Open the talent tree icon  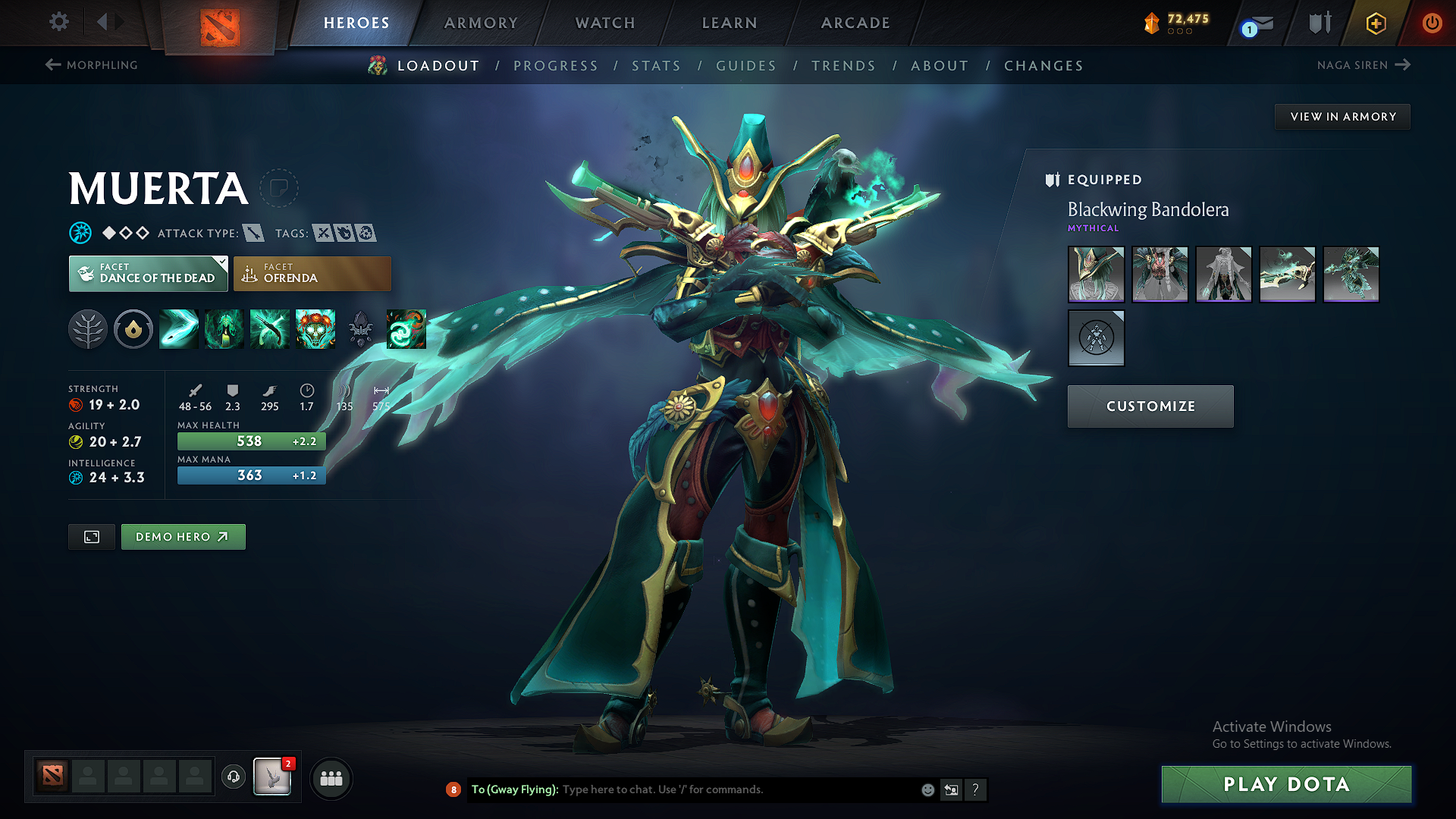88,329
